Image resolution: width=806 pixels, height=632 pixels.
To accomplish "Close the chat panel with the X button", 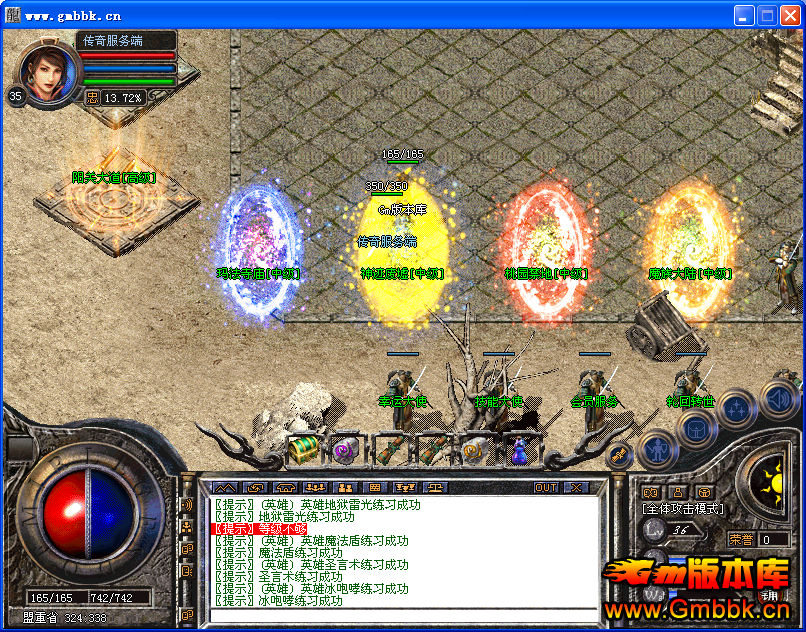I will click(576, 488).
